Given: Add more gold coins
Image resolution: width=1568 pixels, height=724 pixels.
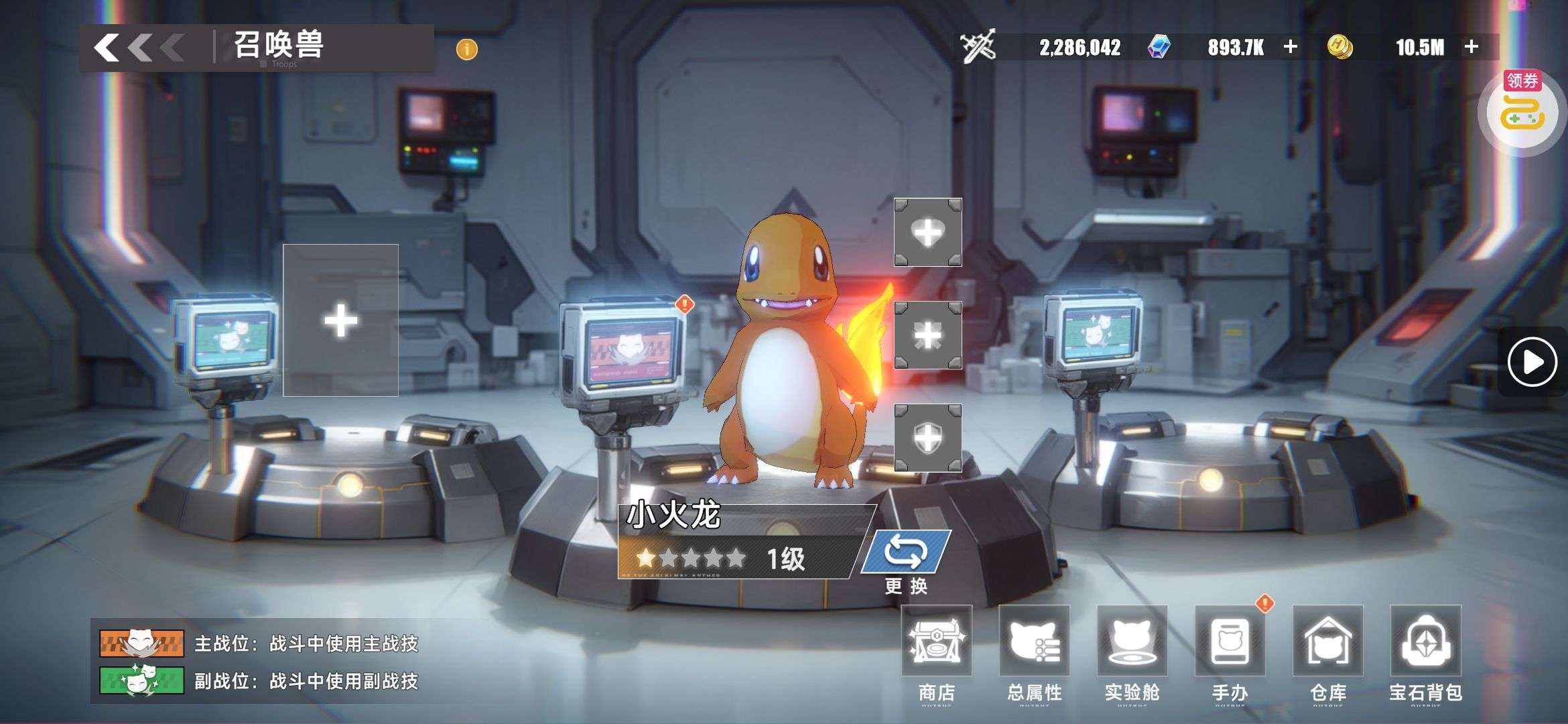Looking at the screenshot, I should click(1472, 47).
